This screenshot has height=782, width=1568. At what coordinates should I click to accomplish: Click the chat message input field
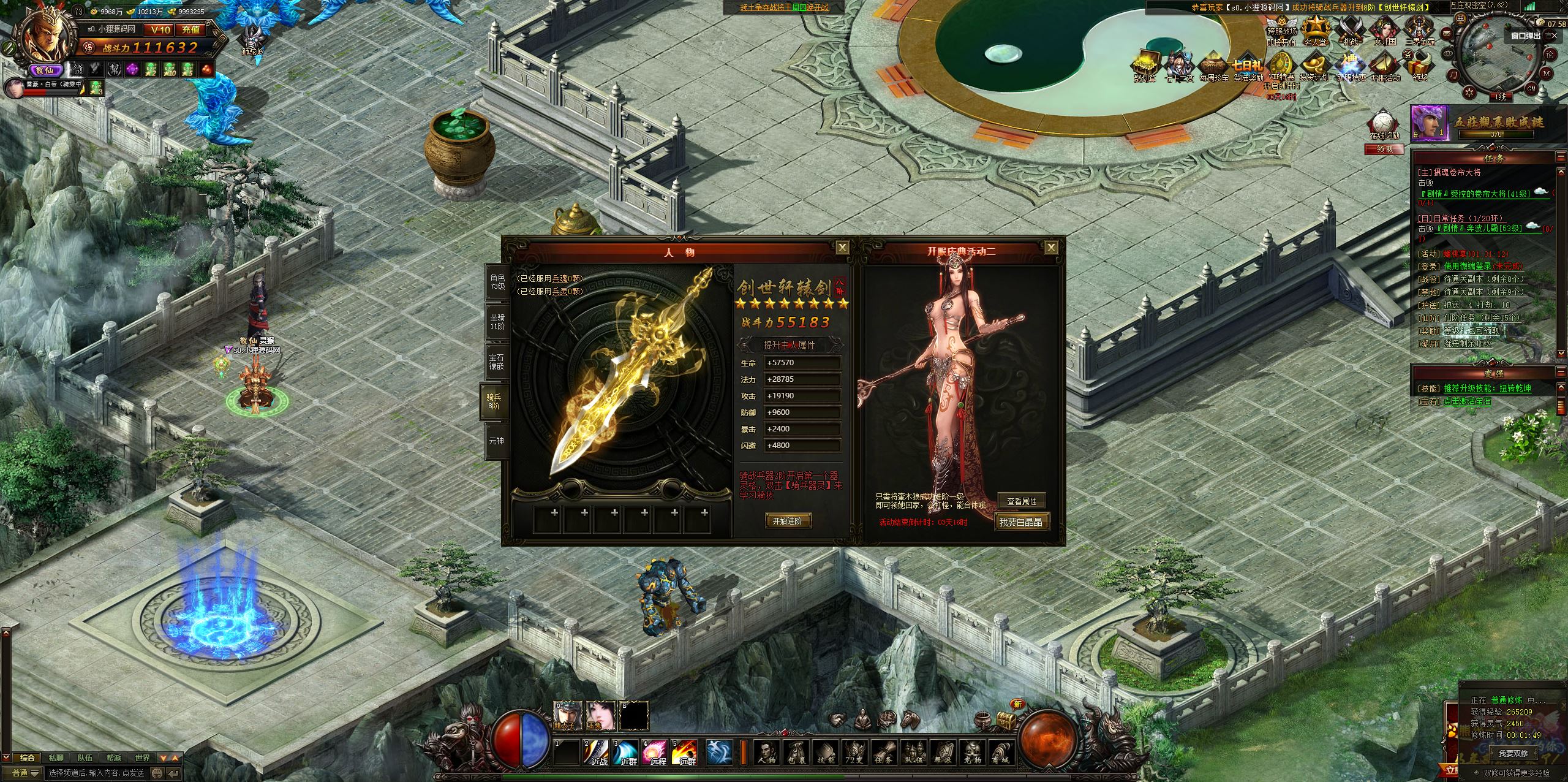[x=98, y=773]
